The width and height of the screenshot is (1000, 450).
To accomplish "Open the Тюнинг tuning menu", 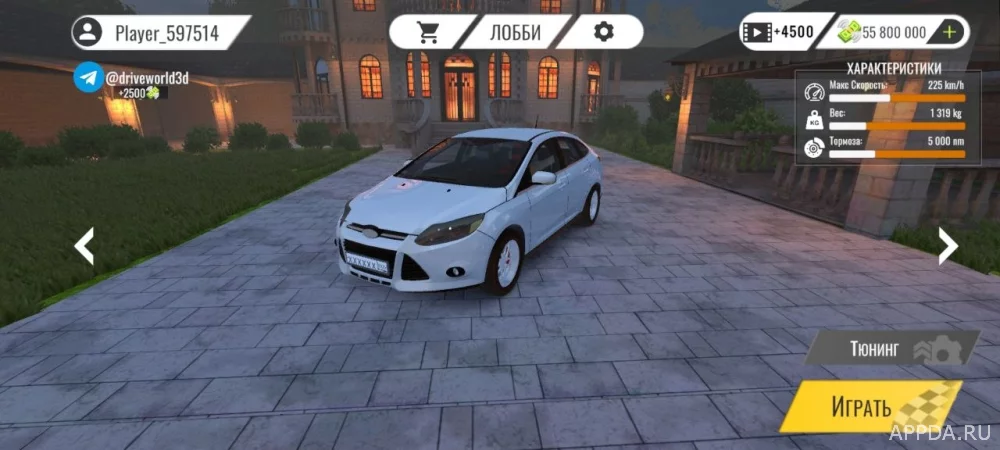I will click(890, 349).
